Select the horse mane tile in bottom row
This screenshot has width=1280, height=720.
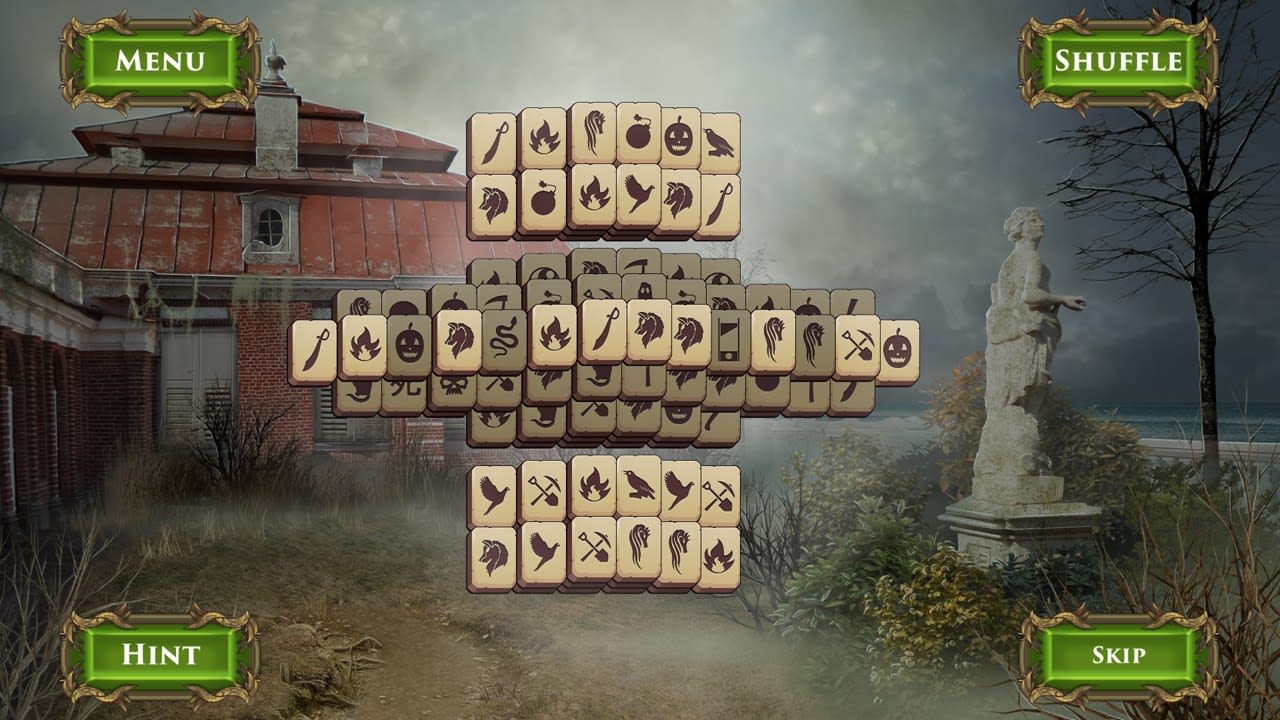(639, 550)
